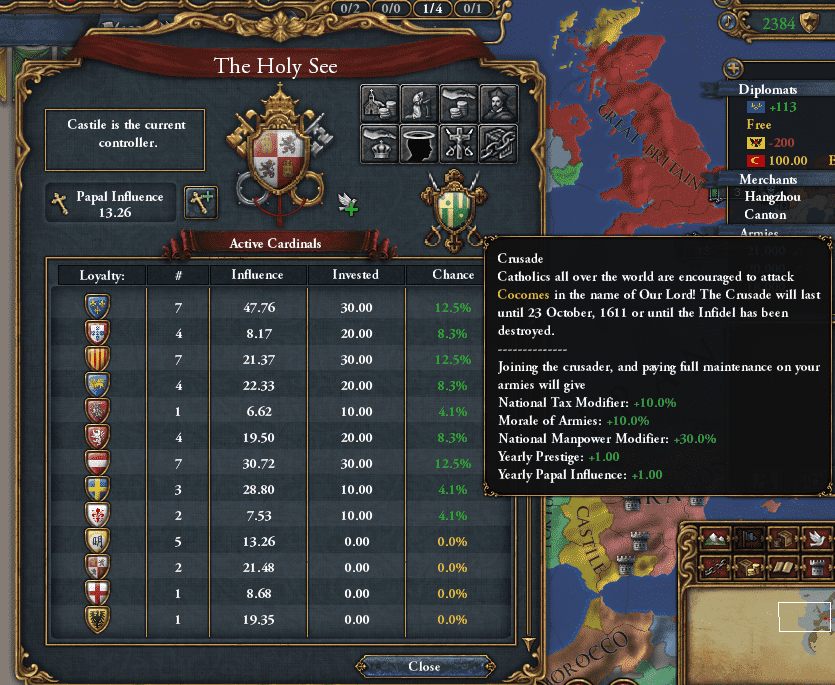
Task: Choose the kneeling praying figure papal action
Action: (x=419, y=104)
